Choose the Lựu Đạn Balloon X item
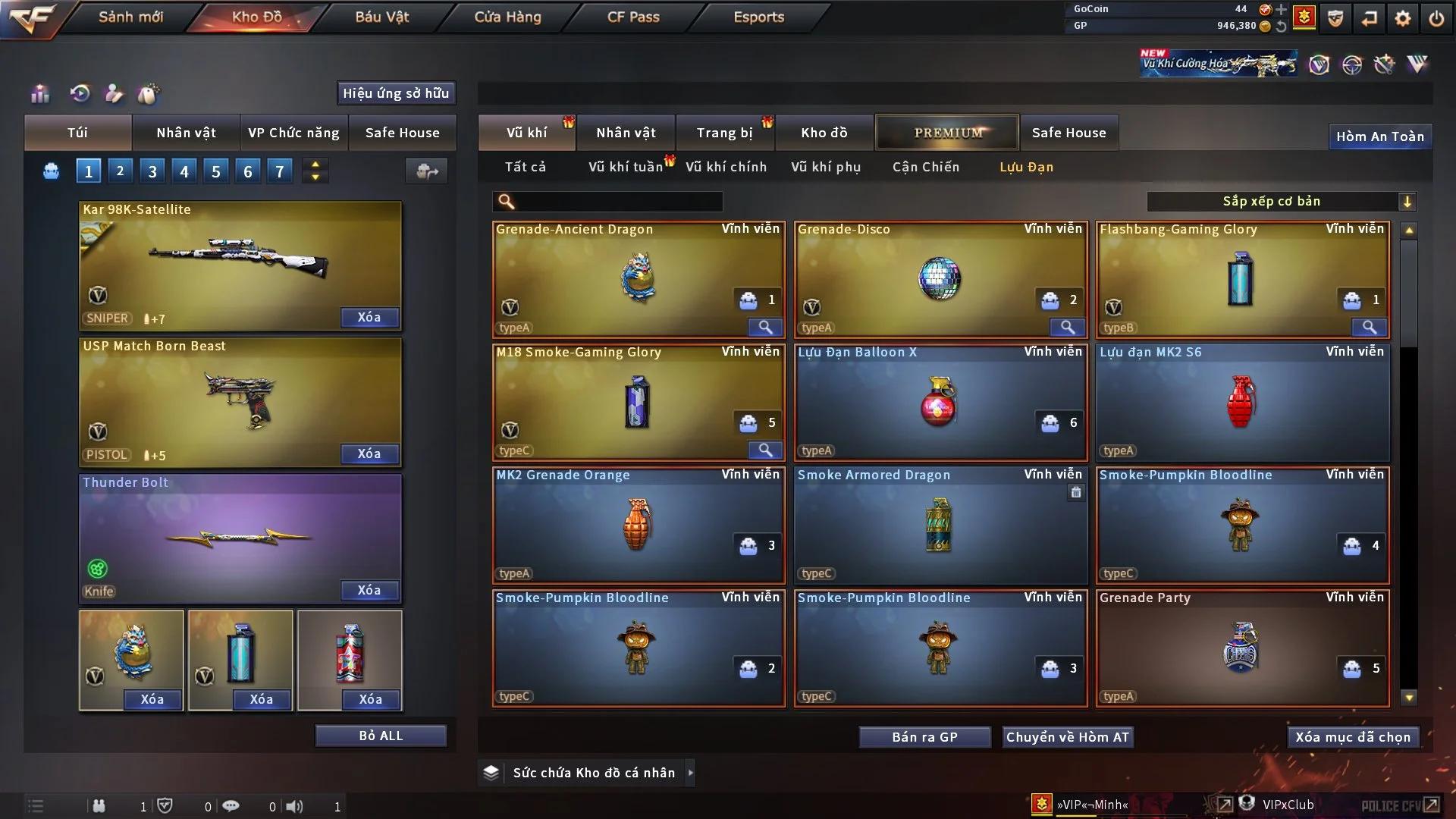The width and height of the screenshot is (1456, 819). click(x=940, y=402)
